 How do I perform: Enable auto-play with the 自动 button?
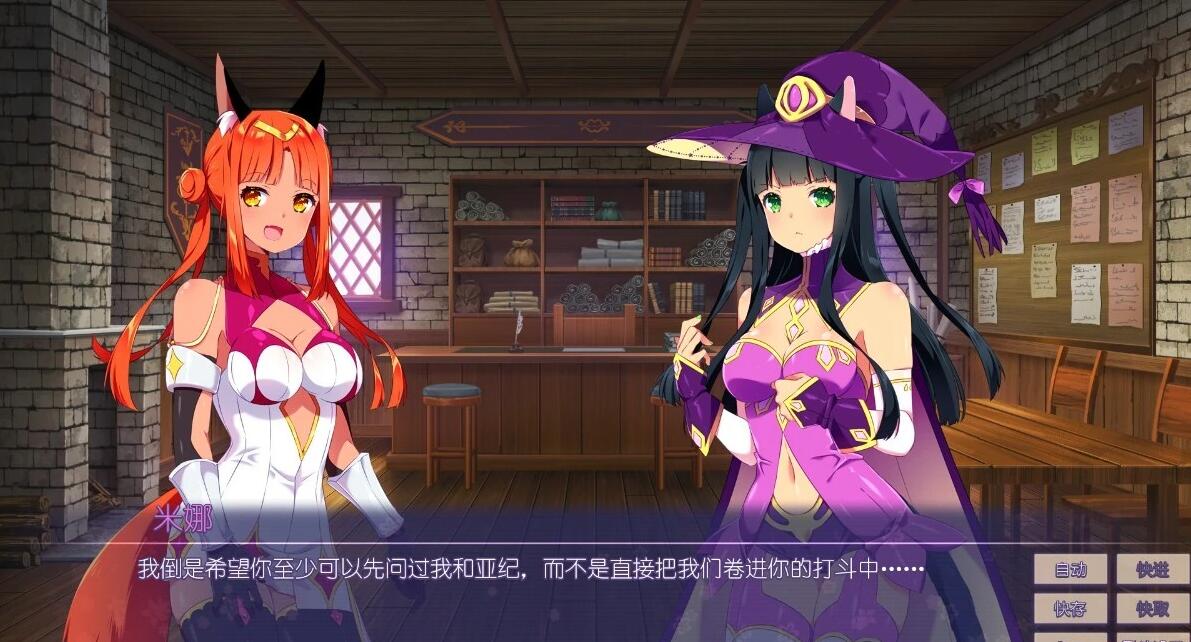(x=1070, y=570)
